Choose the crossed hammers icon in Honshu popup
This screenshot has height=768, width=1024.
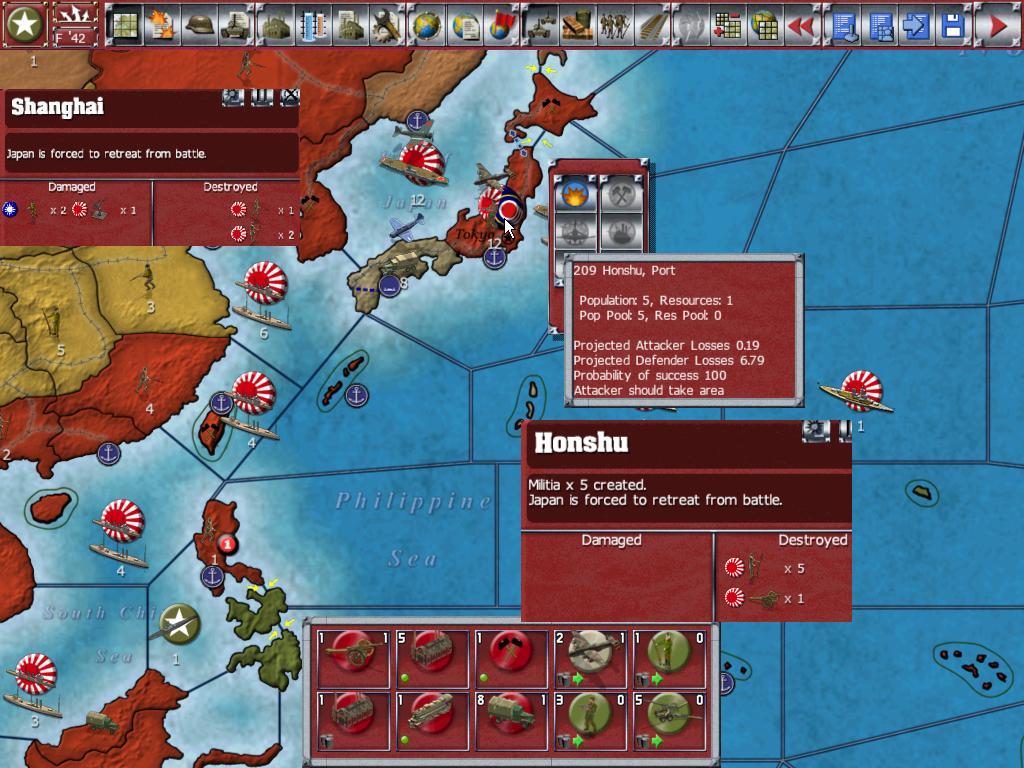pyautogui.click(x=619, y=192)
